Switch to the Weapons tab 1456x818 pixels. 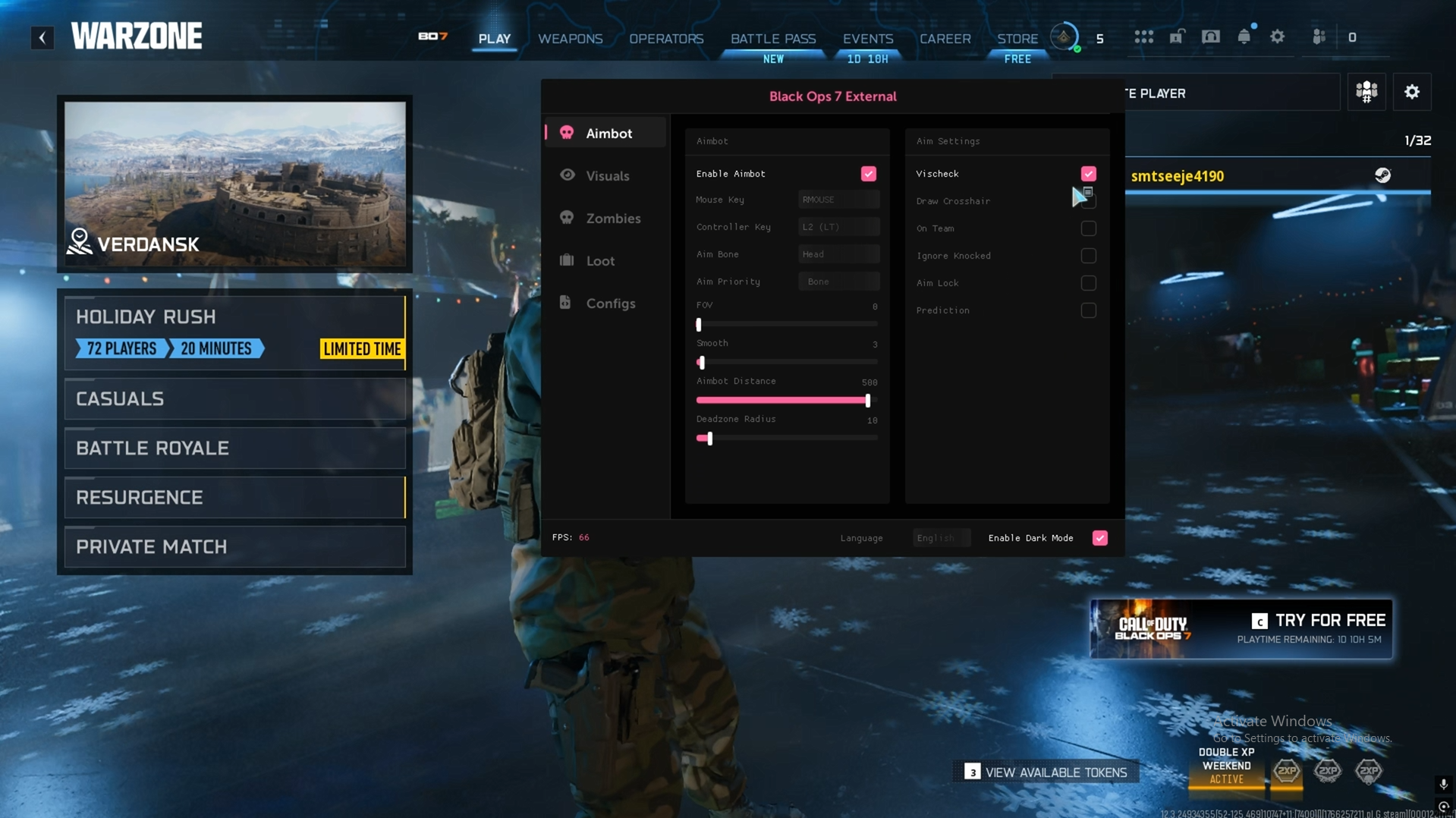coord(570,39)
